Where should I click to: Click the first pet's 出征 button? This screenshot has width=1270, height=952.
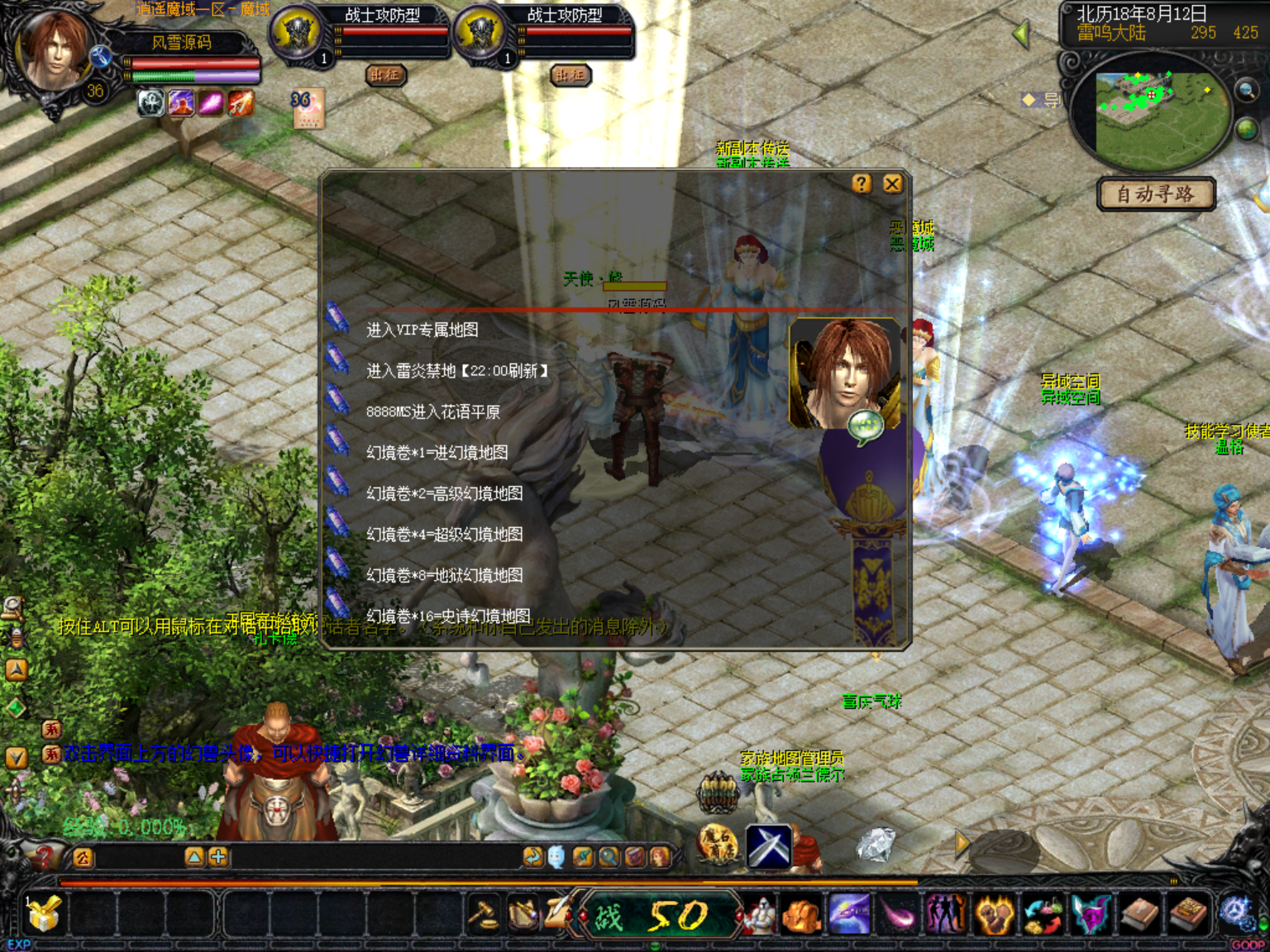pos(385,75)
